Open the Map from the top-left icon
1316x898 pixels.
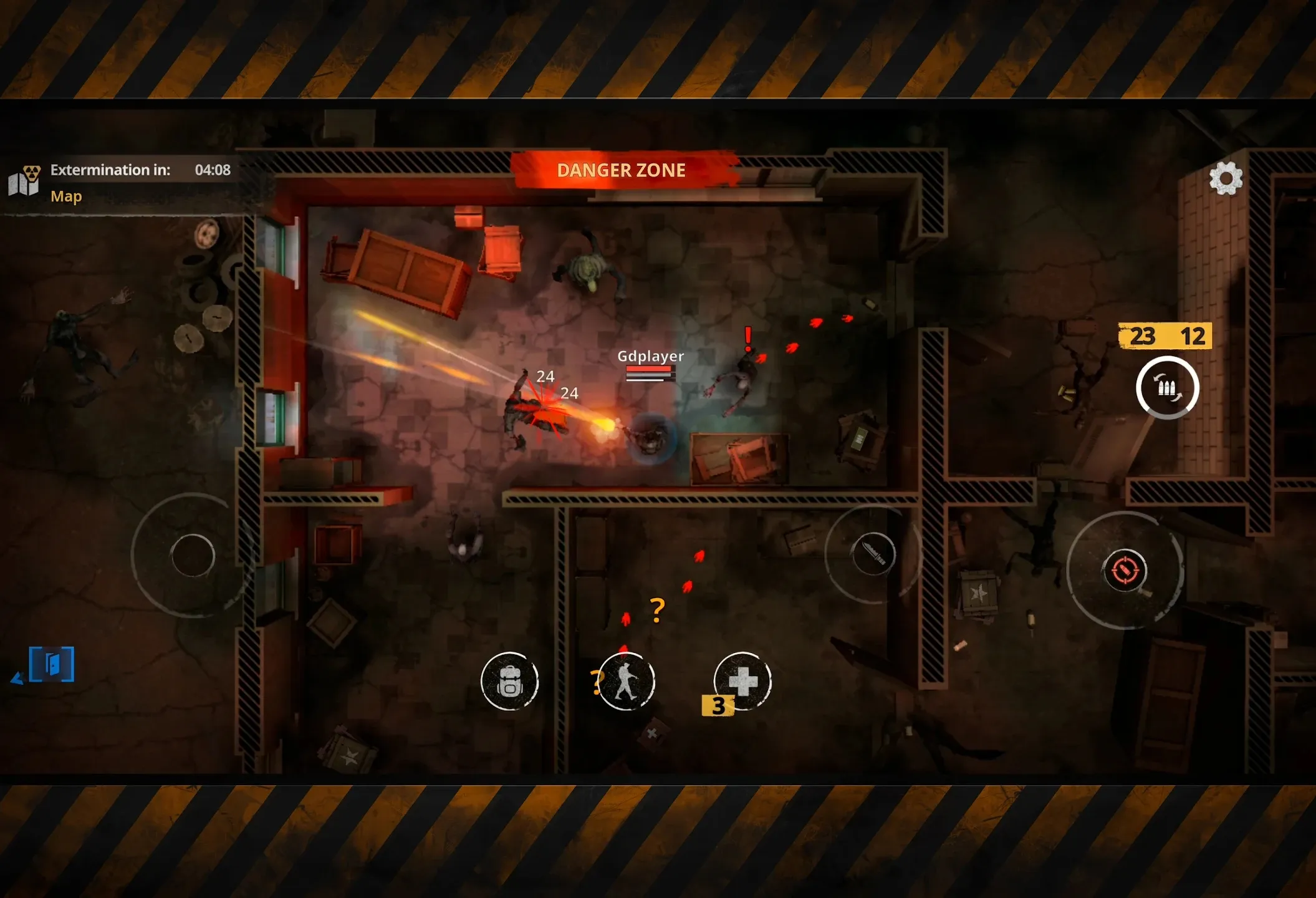pyautogui.click(x=25, y=181)
